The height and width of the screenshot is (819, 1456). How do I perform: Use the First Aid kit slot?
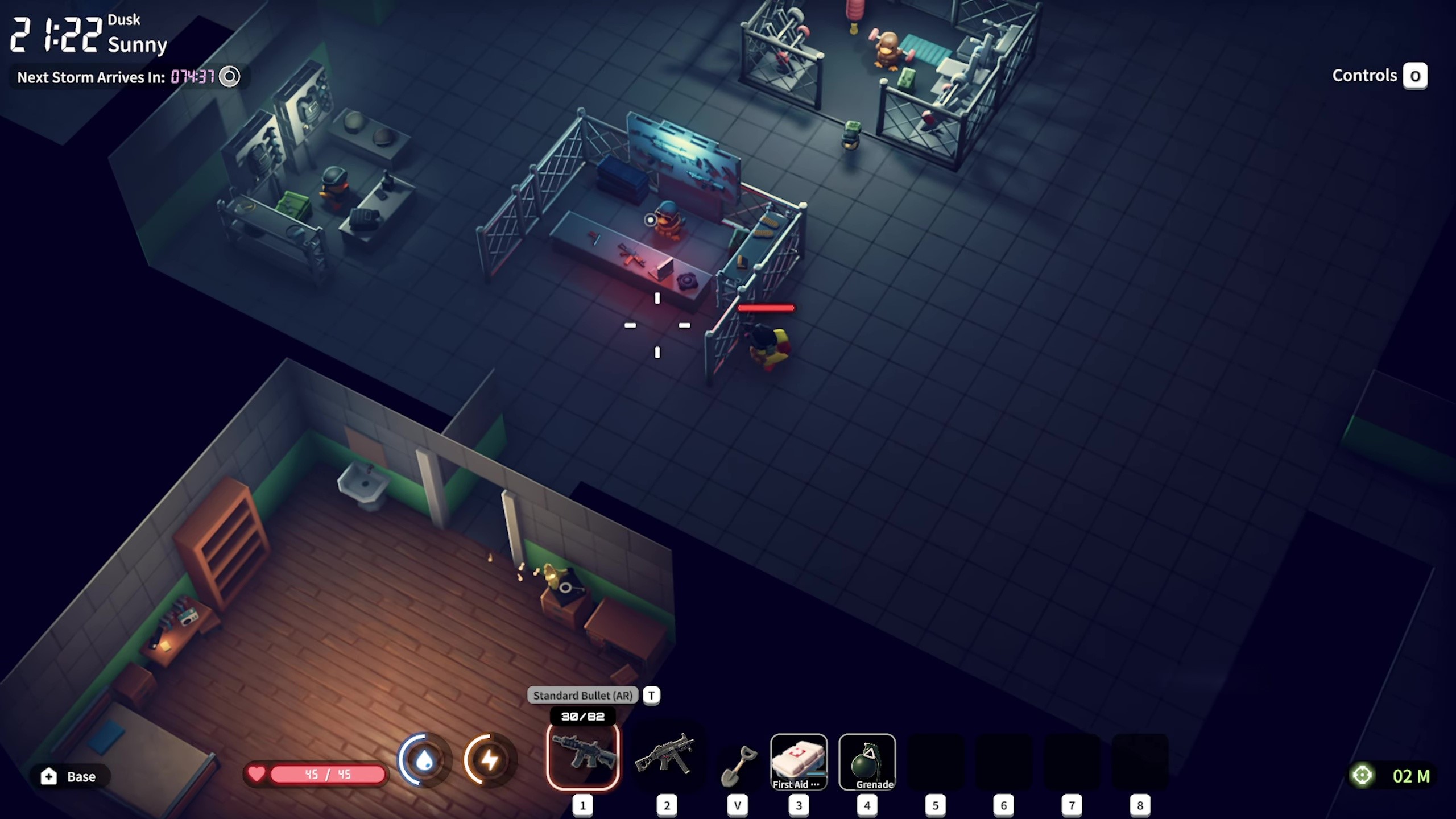[799, 762]
